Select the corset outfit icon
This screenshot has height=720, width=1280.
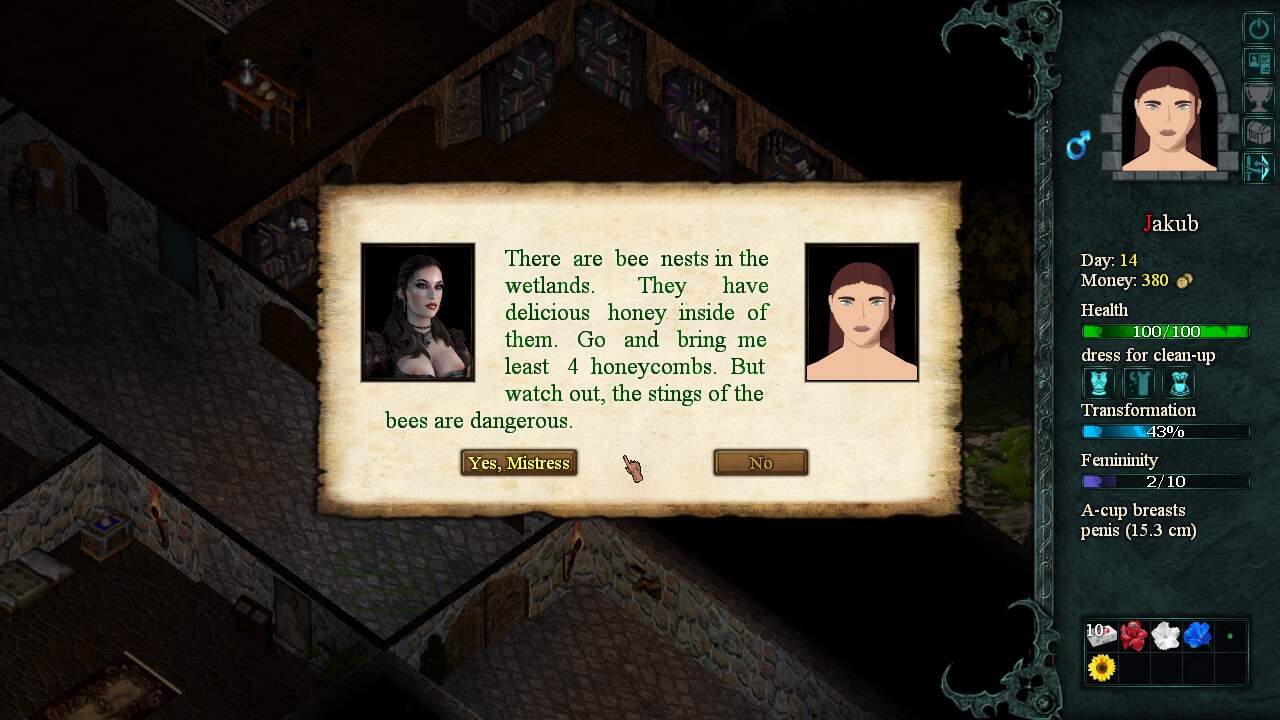pos(1100,383)
